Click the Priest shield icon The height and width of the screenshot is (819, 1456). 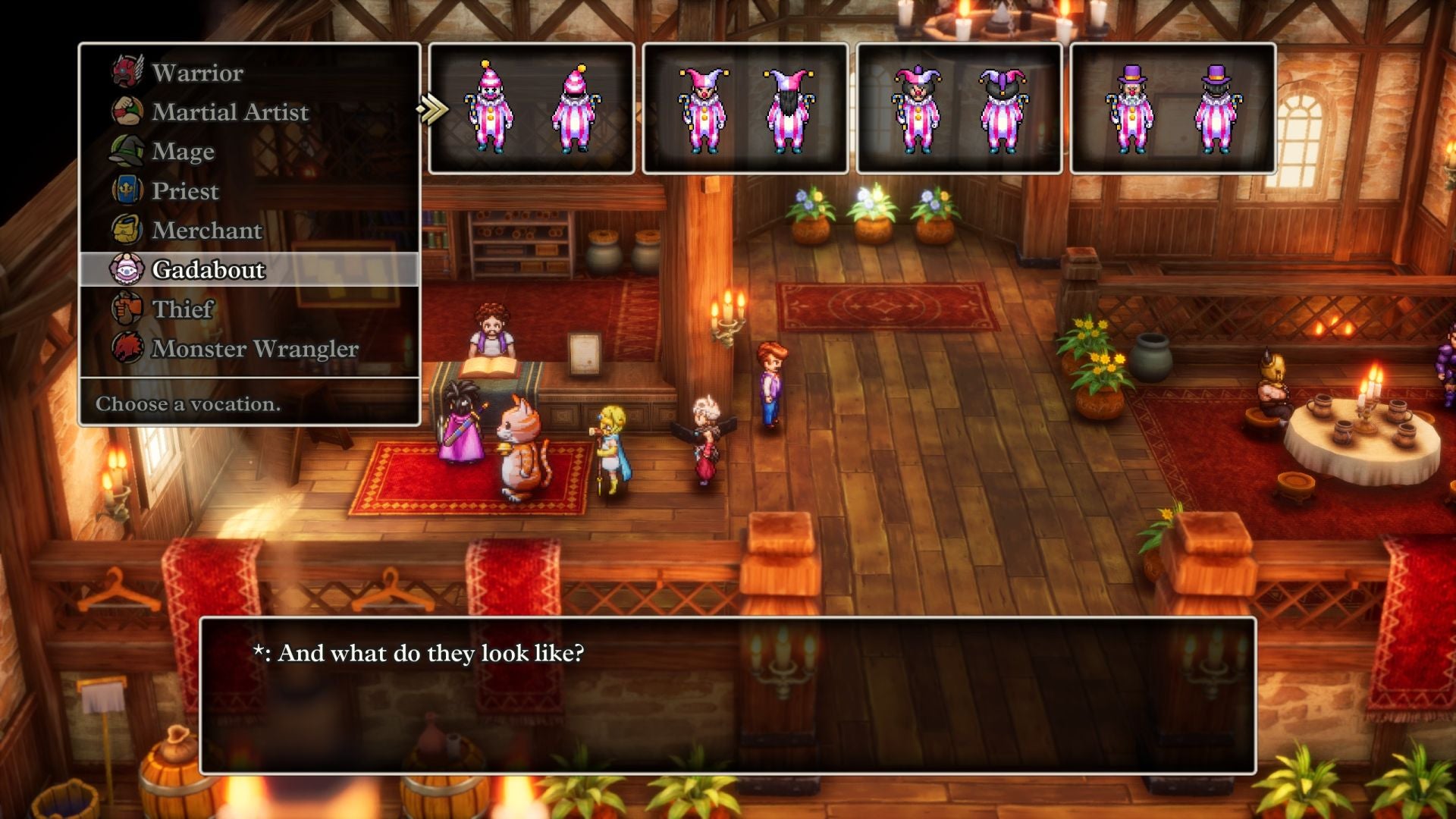click(127, 190)
